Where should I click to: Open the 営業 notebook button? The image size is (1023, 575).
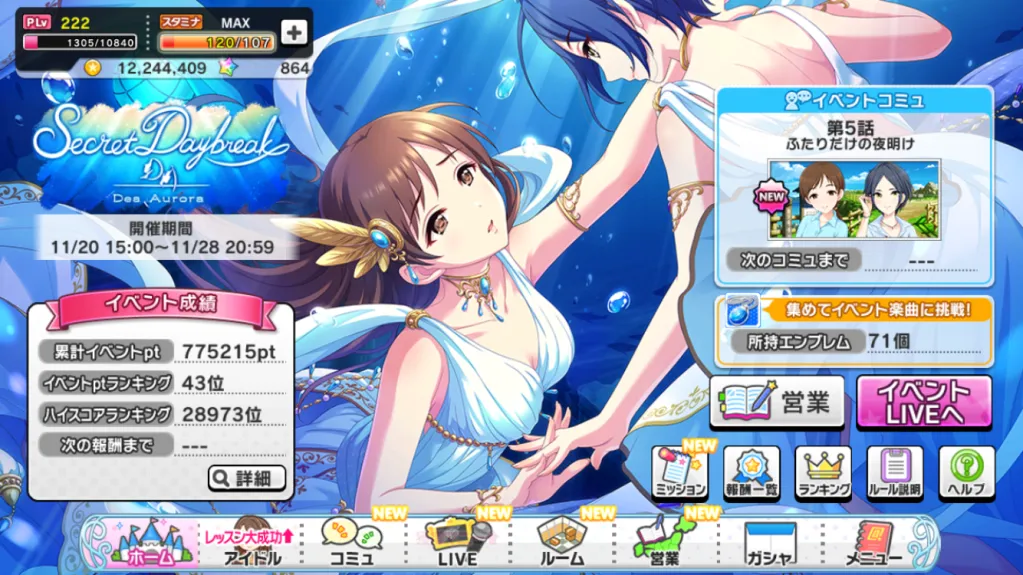(777, 402)
